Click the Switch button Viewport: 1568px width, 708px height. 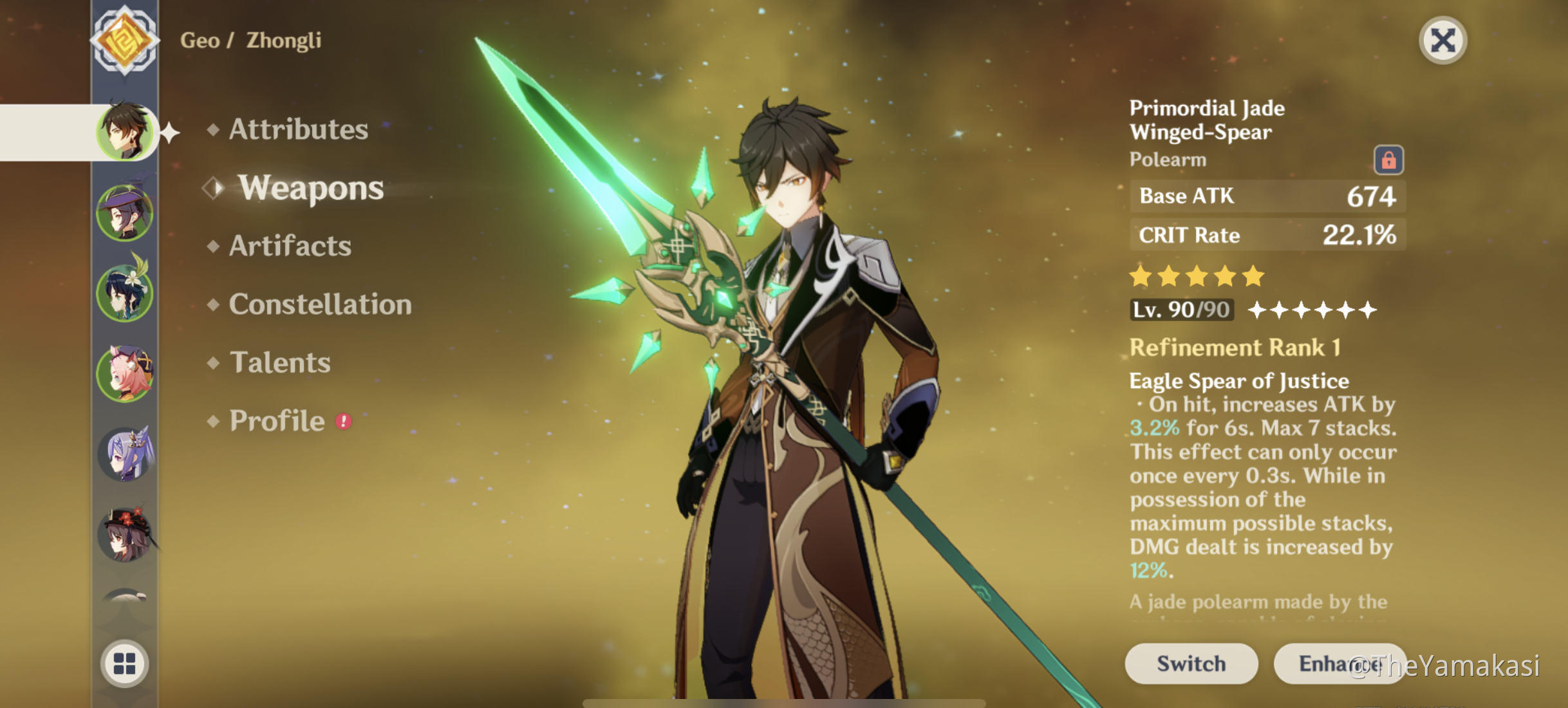1190,663
